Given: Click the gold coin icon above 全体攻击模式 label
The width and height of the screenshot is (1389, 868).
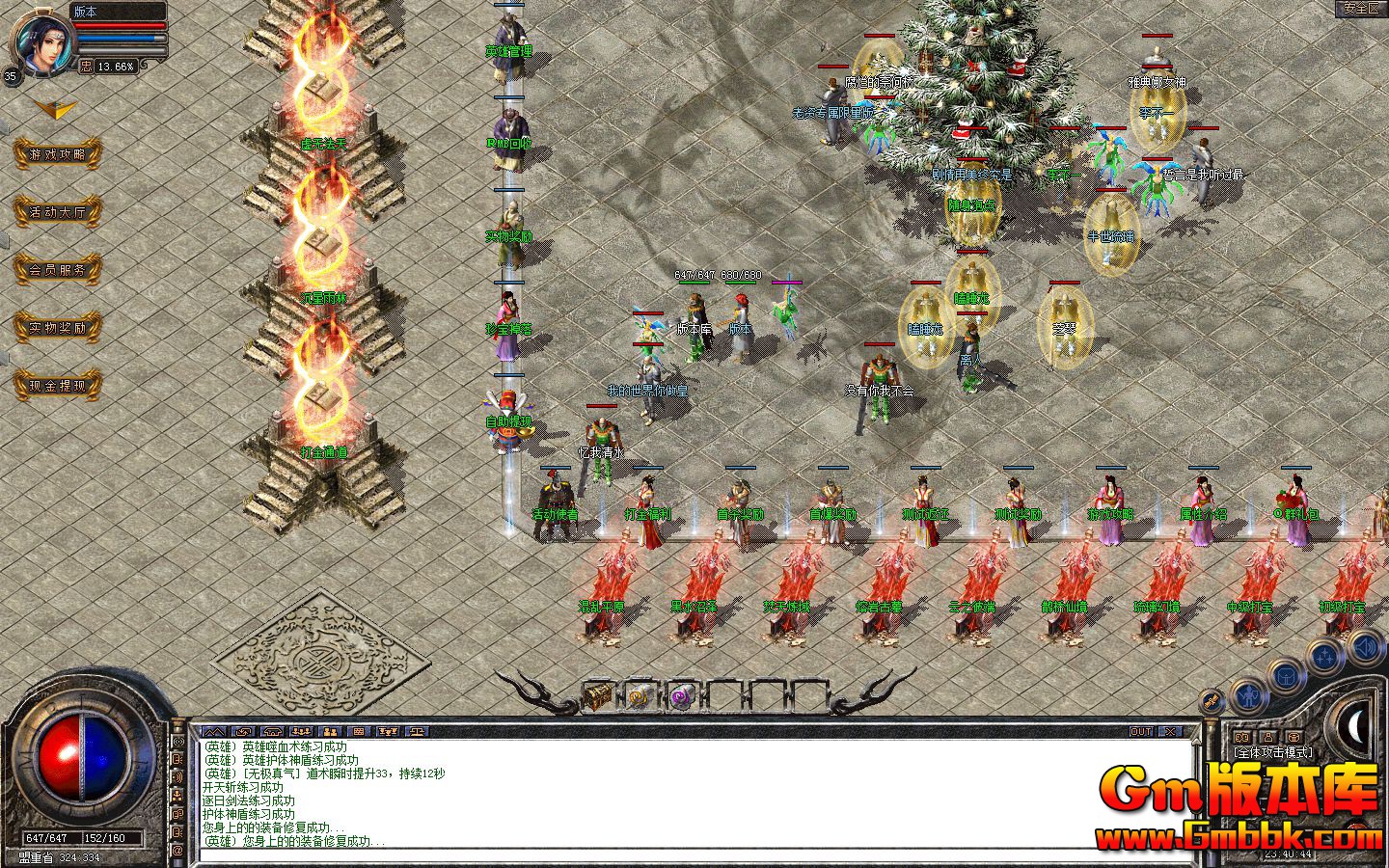Looking at the screenshot, I should (x=1242, y=735).
